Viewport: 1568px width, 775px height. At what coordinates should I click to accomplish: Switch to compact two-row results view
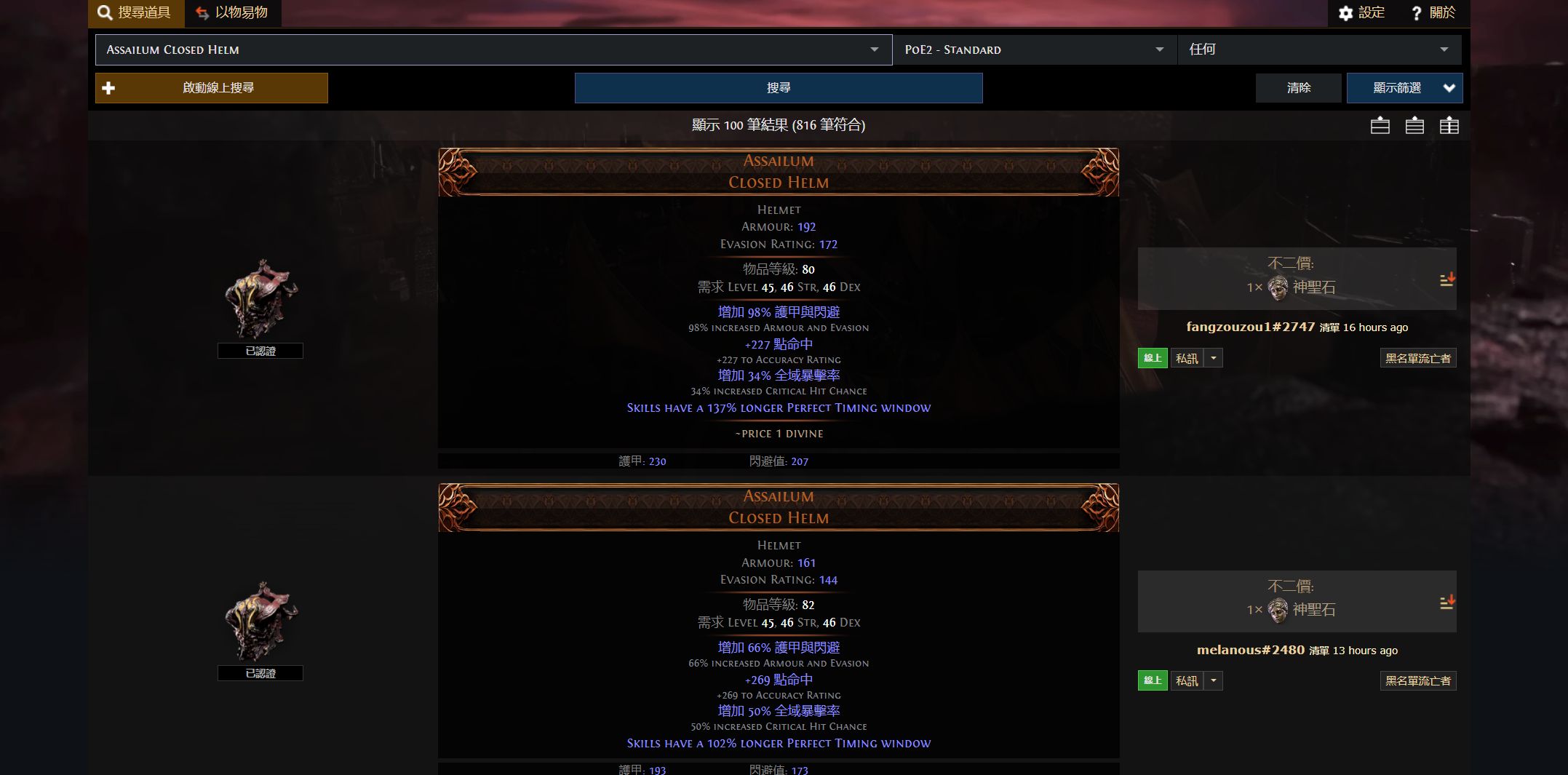tap(1379, 125)
